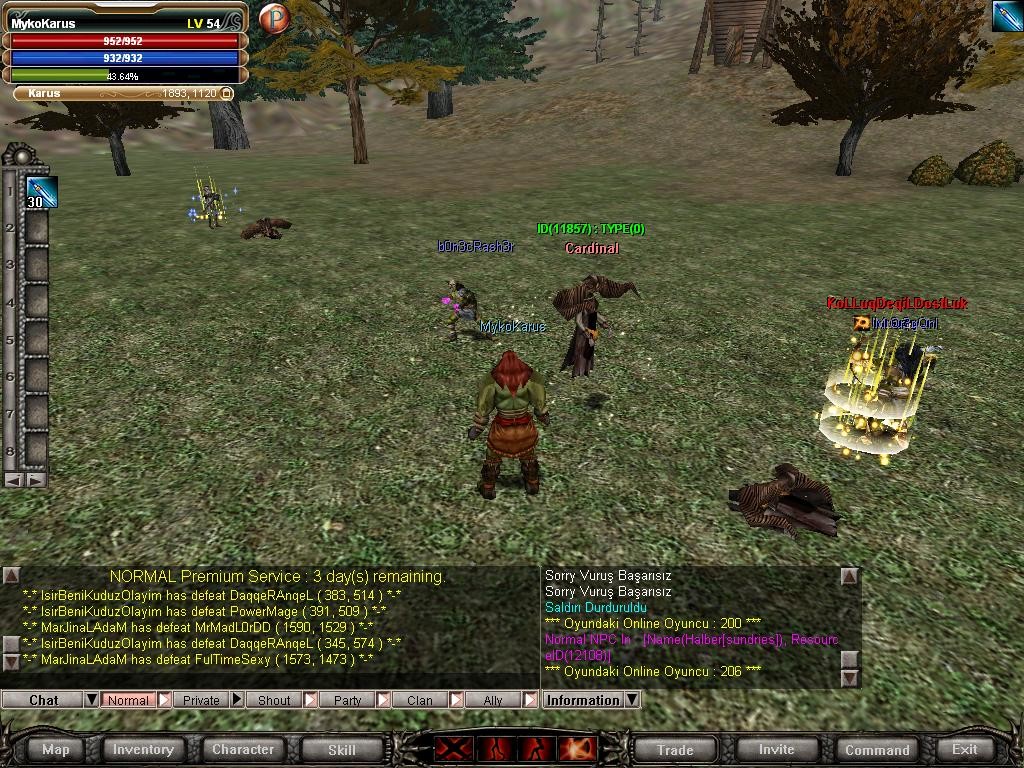Open the Map panel
Screen dimensions: 1024x768
coord(56,749)
